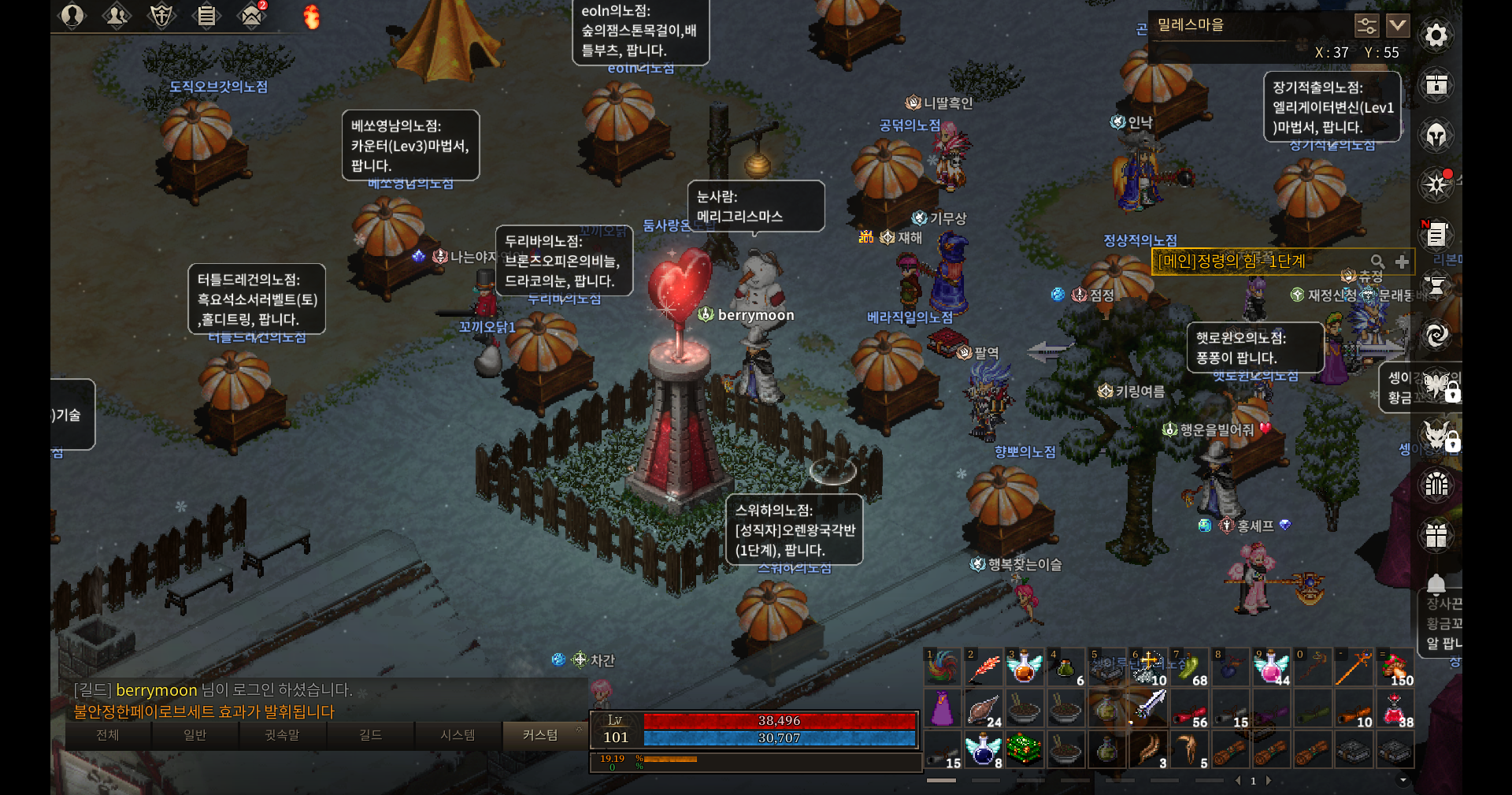Open the gear settings menu
The width and height of the screenshot is (1512, 795).
pyautogui.click(x=1436, y=35)
